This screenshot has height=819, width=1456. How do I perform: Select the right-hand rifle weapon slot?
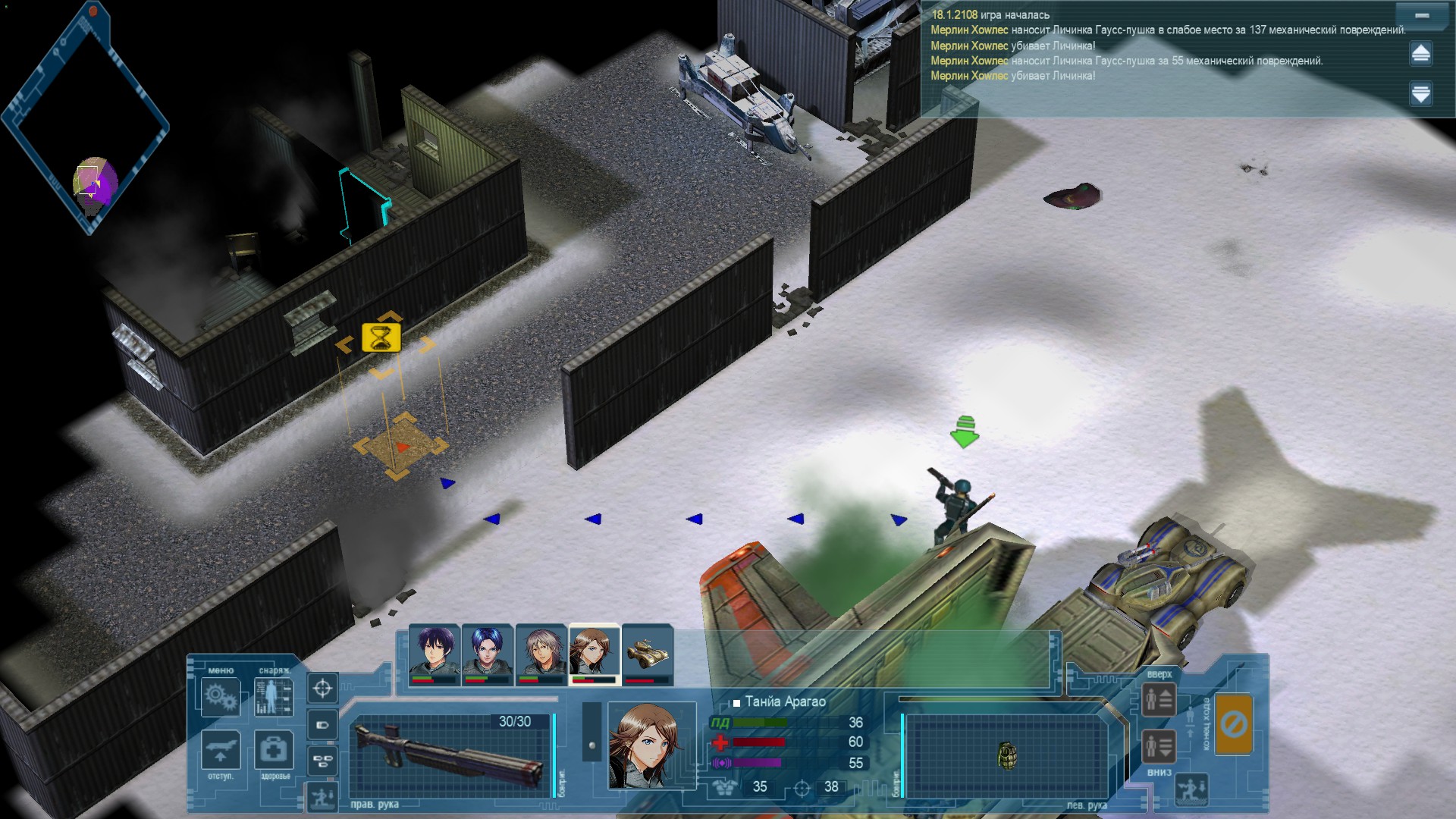click(450, 756)
